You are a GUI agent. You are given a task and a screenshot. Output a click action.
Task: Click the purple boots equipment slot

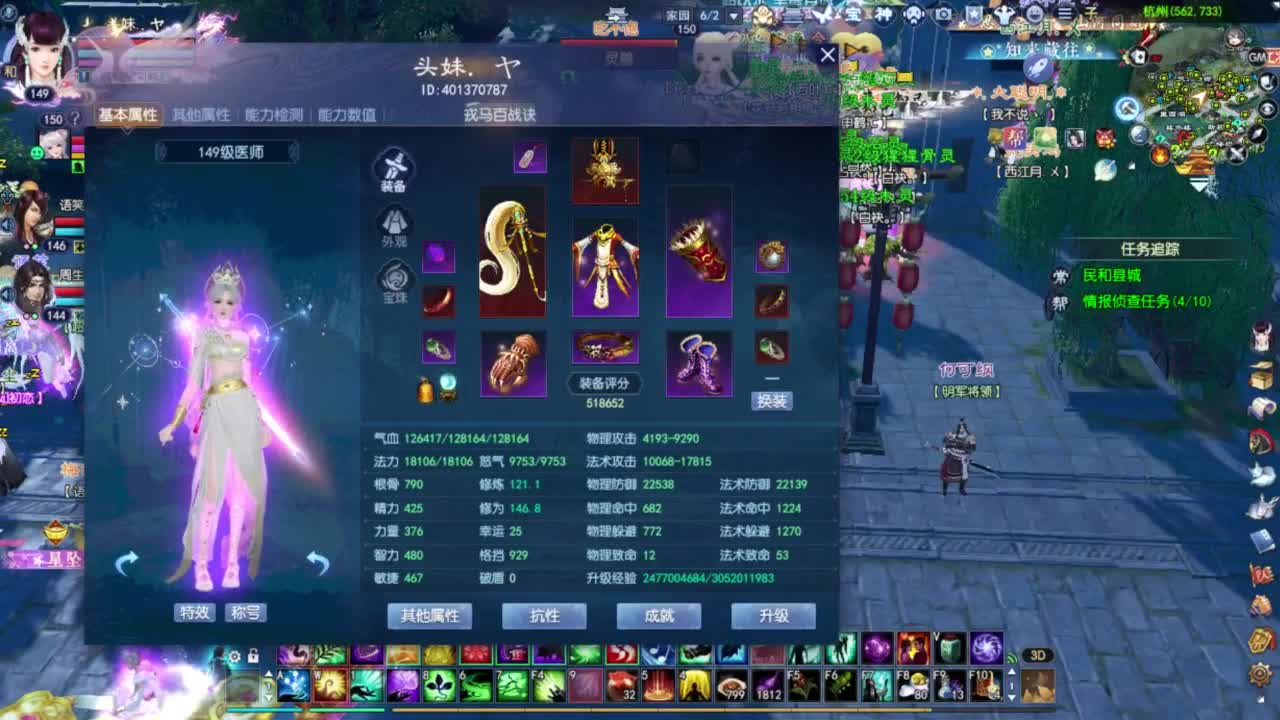pos(697,362)
